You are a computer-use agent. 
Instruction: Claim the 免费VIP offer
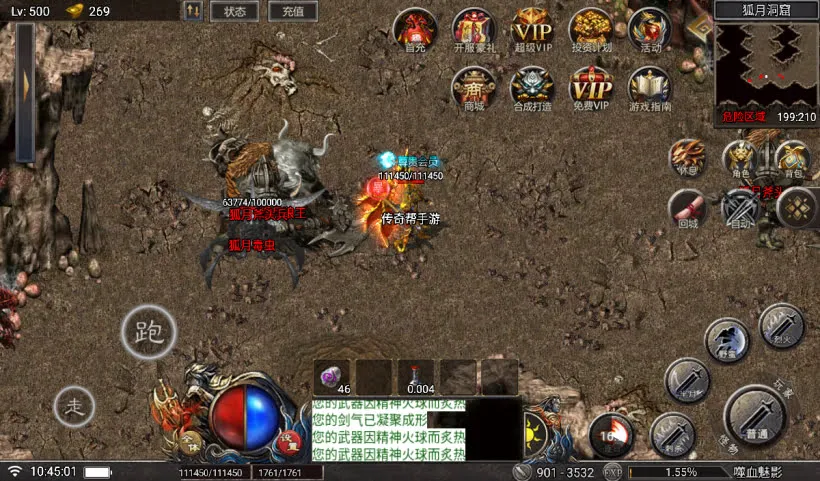point(591,88)
